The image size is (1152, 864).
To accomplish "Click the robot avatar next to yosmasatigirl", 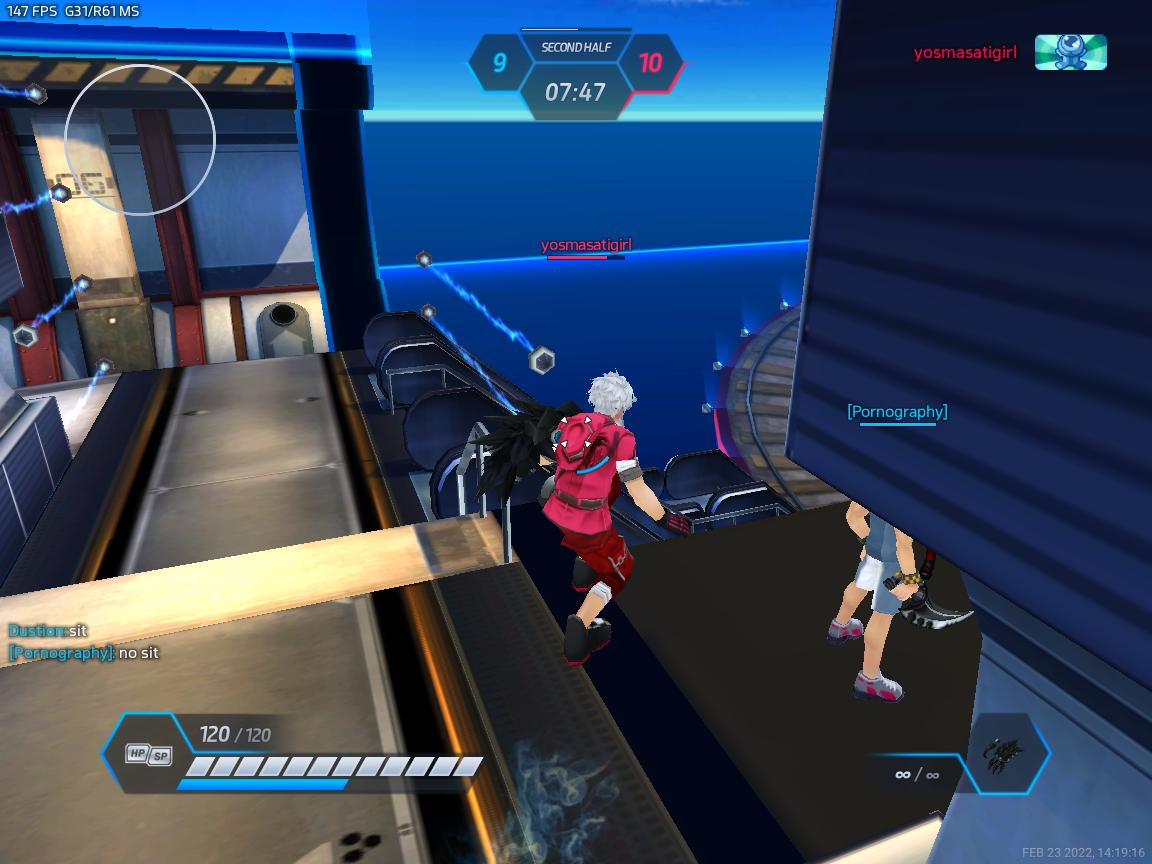I will (x=1070, y=52).
